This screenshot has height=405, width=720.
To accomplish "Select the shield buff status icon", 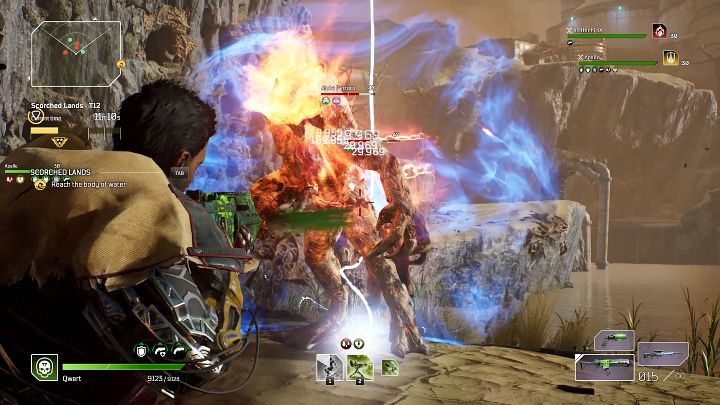I will click(x=142, y=350).
